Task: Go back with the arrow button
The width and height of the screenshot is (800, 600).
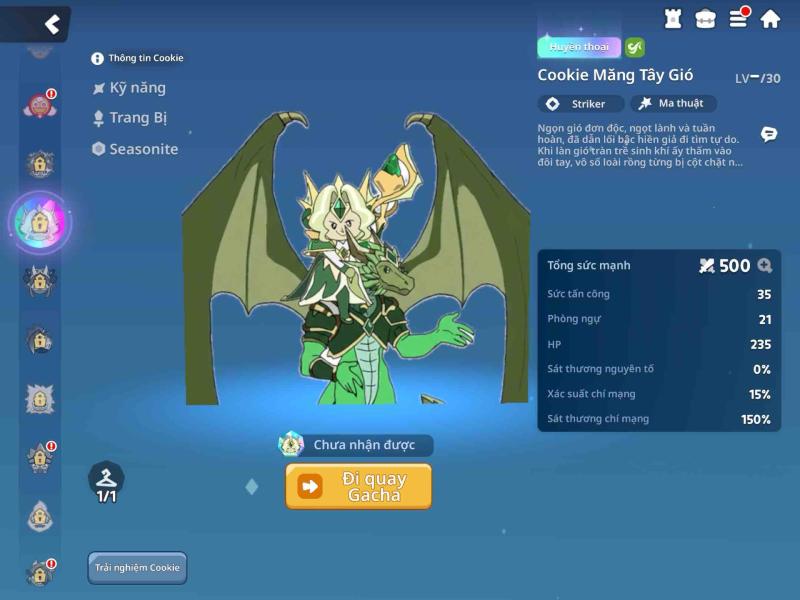Action: pos(51,24)
